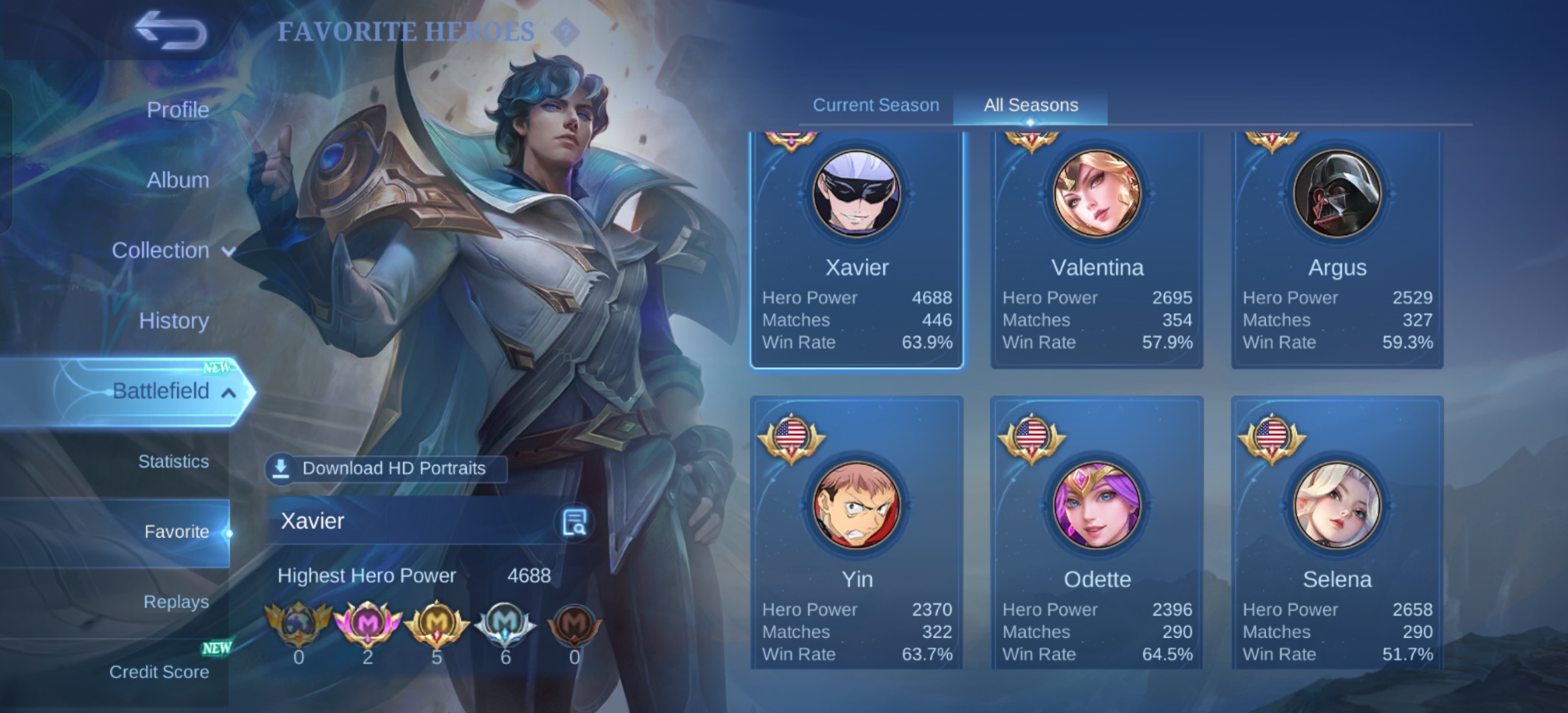Download HD Portraits
The width and height of the screenshot is (1568, 713).
(x=386, y=469)
